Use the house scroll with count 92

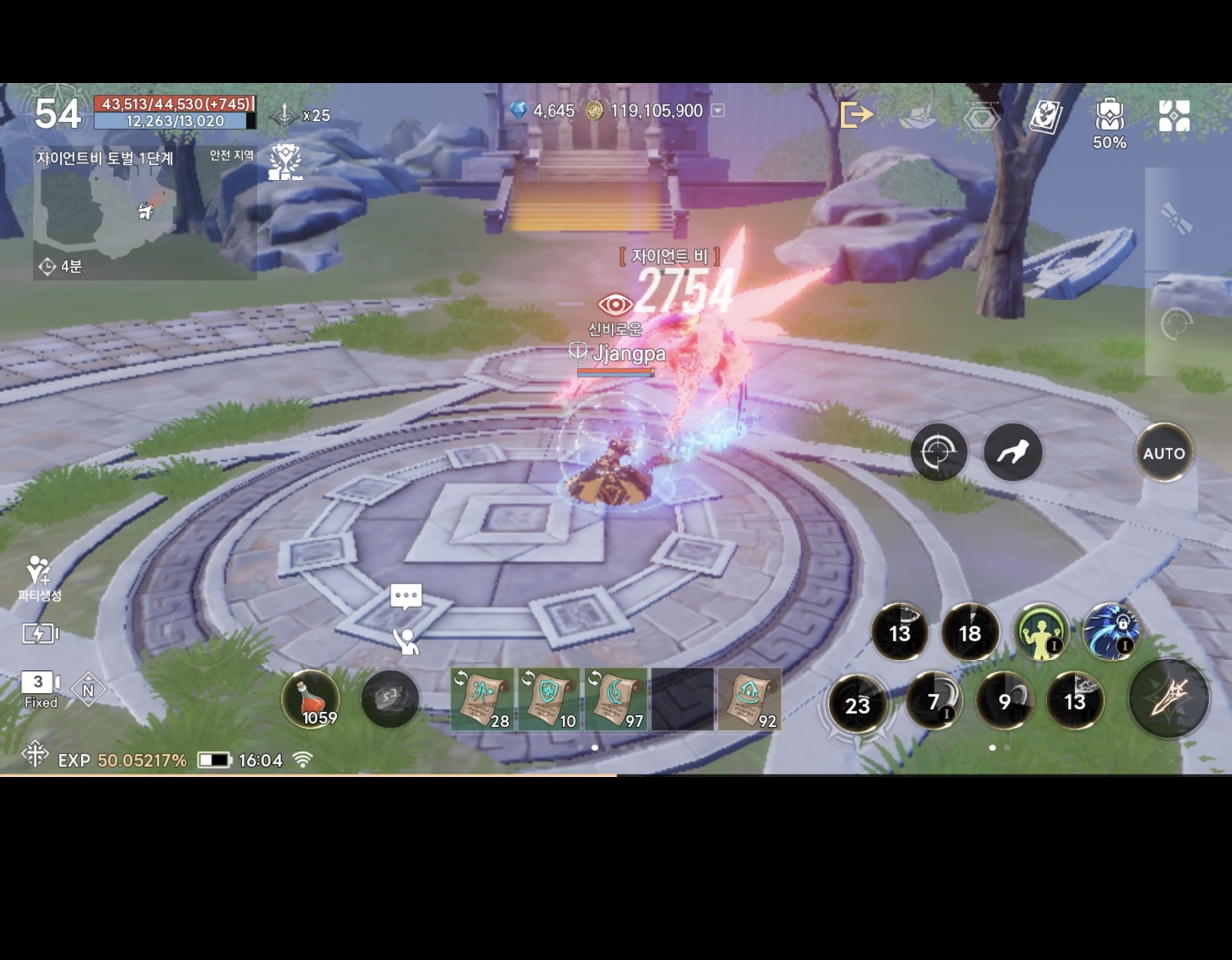coord(749,699)
